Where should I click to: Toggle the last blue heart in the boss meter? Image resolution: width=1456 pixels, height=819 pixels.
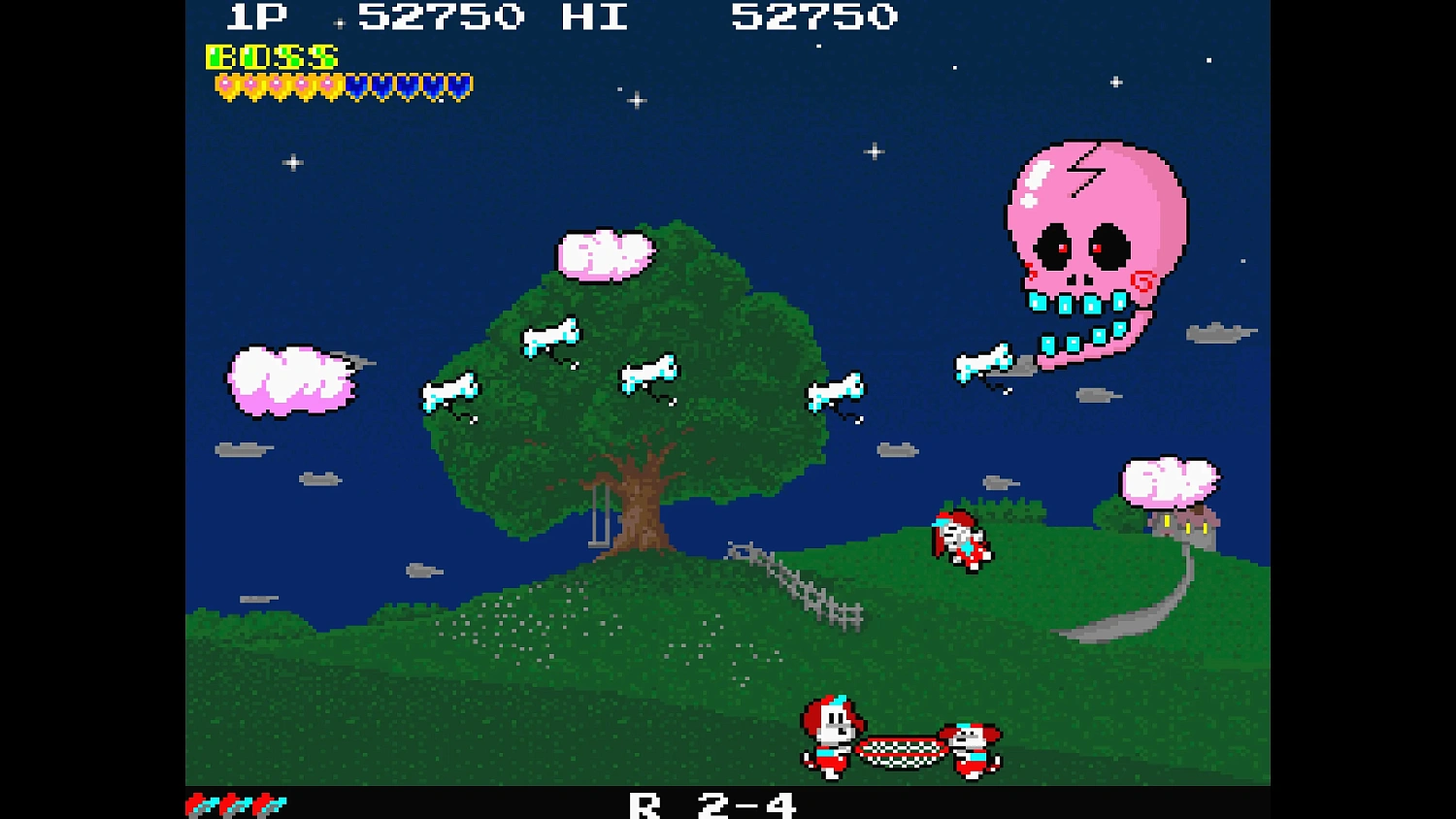[x=458, y=85]
